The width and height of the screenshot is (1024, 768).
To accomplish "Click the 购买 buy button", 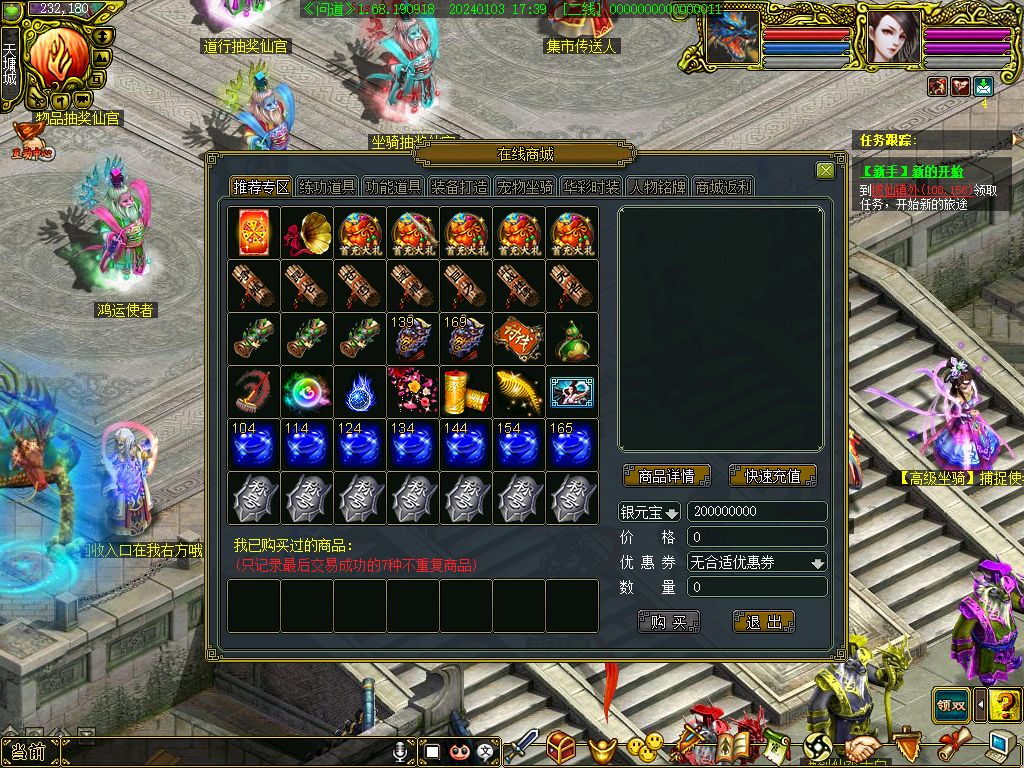I will (668, 622).
